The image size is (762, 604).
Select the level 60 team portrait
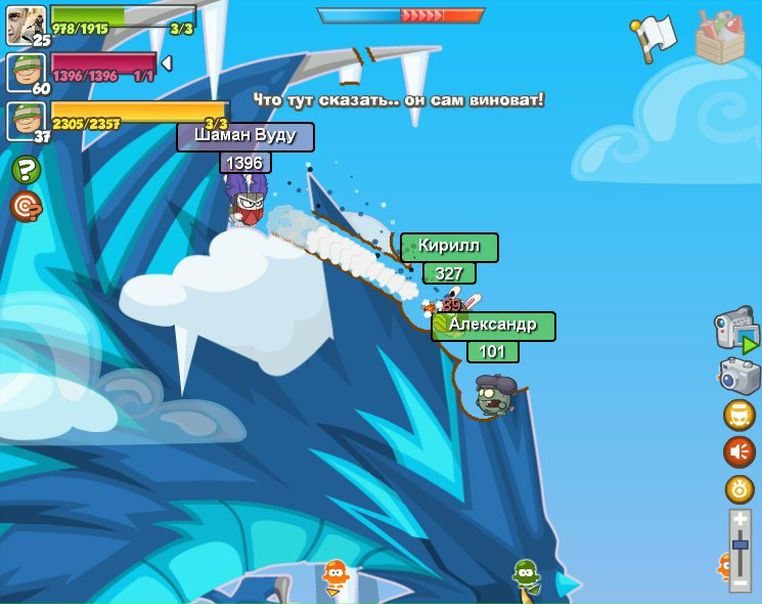click(x=26, y=72)
